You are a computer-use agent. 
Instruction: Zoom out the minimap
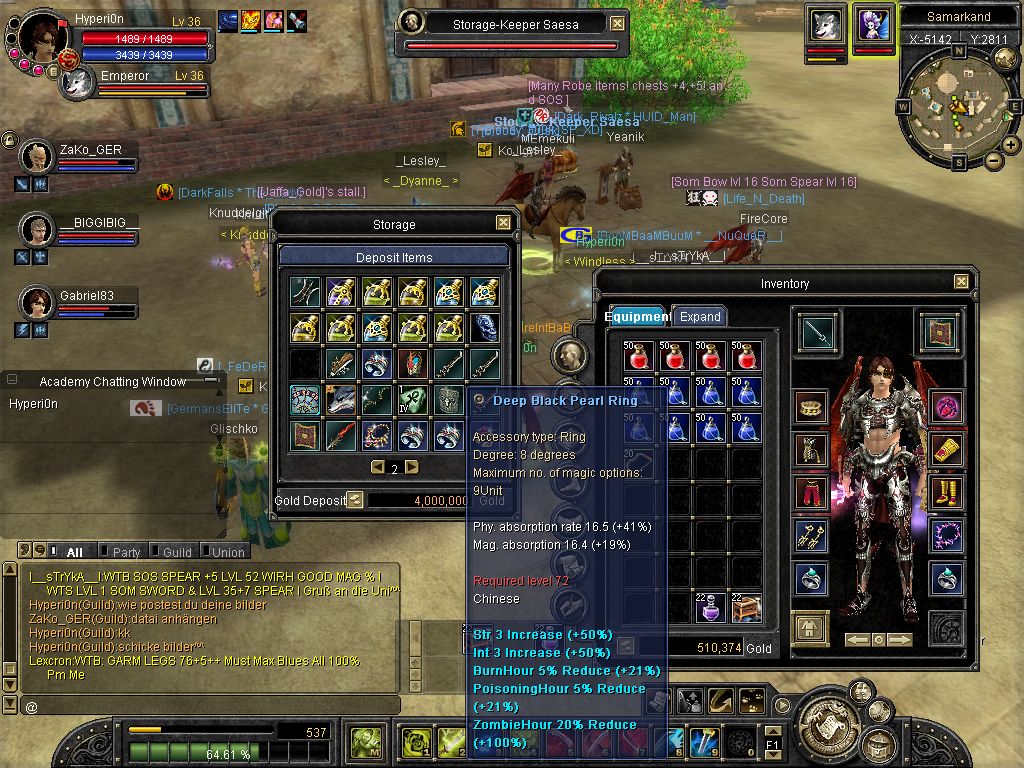pyautogui.click(x=994, y=160)
